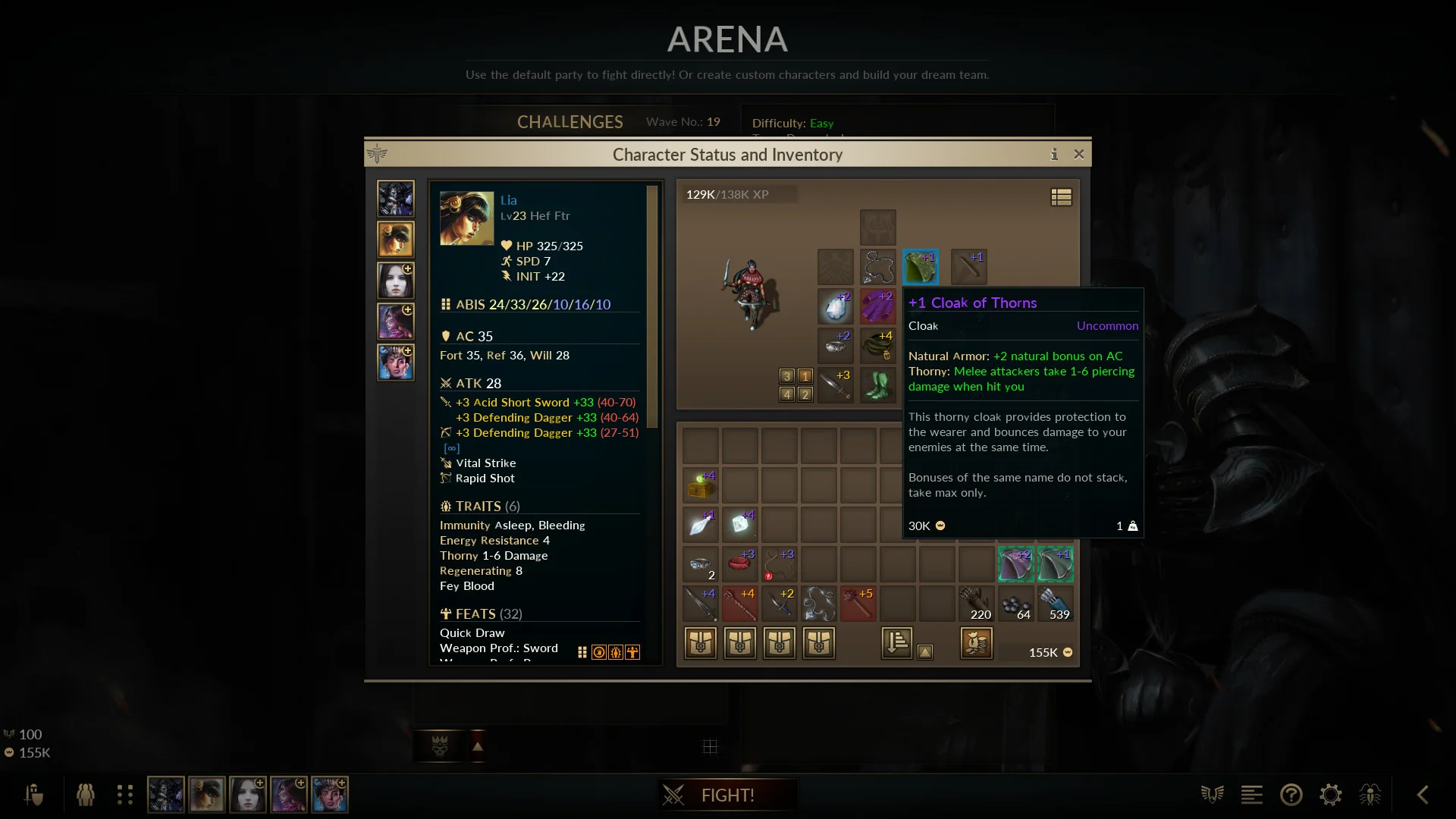
Task: Open the help question mark icon
Action: pos(1291,795)
